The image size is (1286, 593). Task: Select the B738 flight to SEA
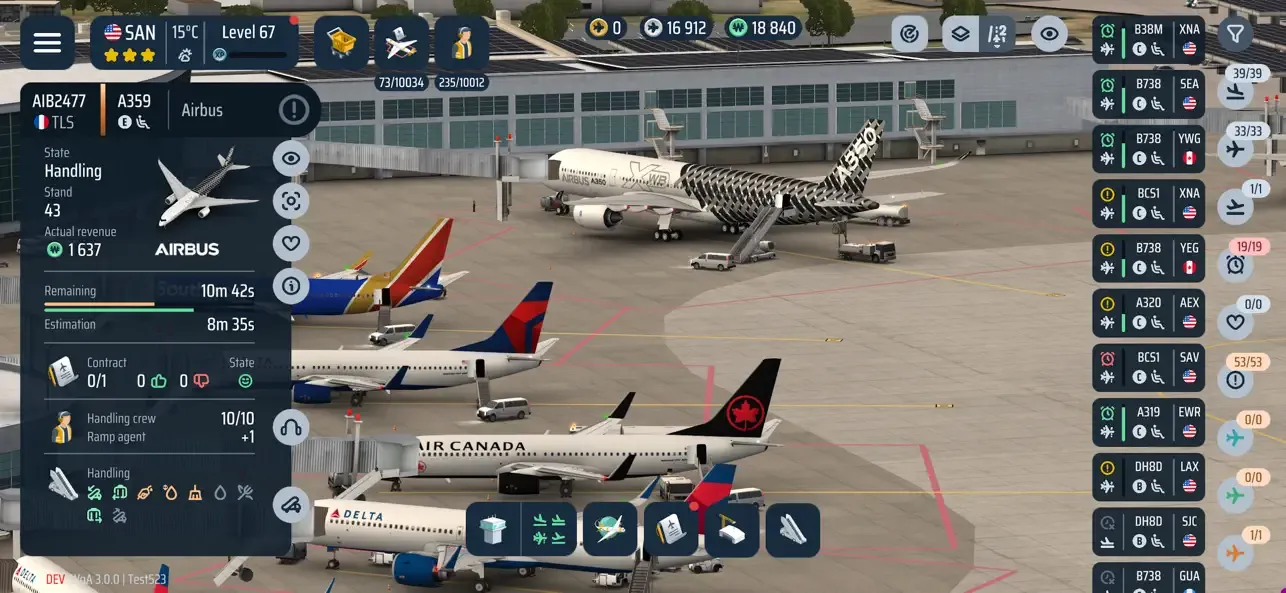click(1148, 94)
